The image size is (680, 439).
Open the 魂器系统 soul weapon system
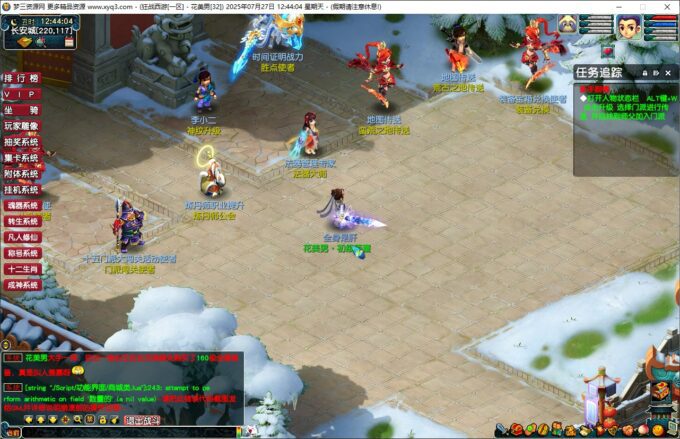pyautogui.click(x=20, y=205)
